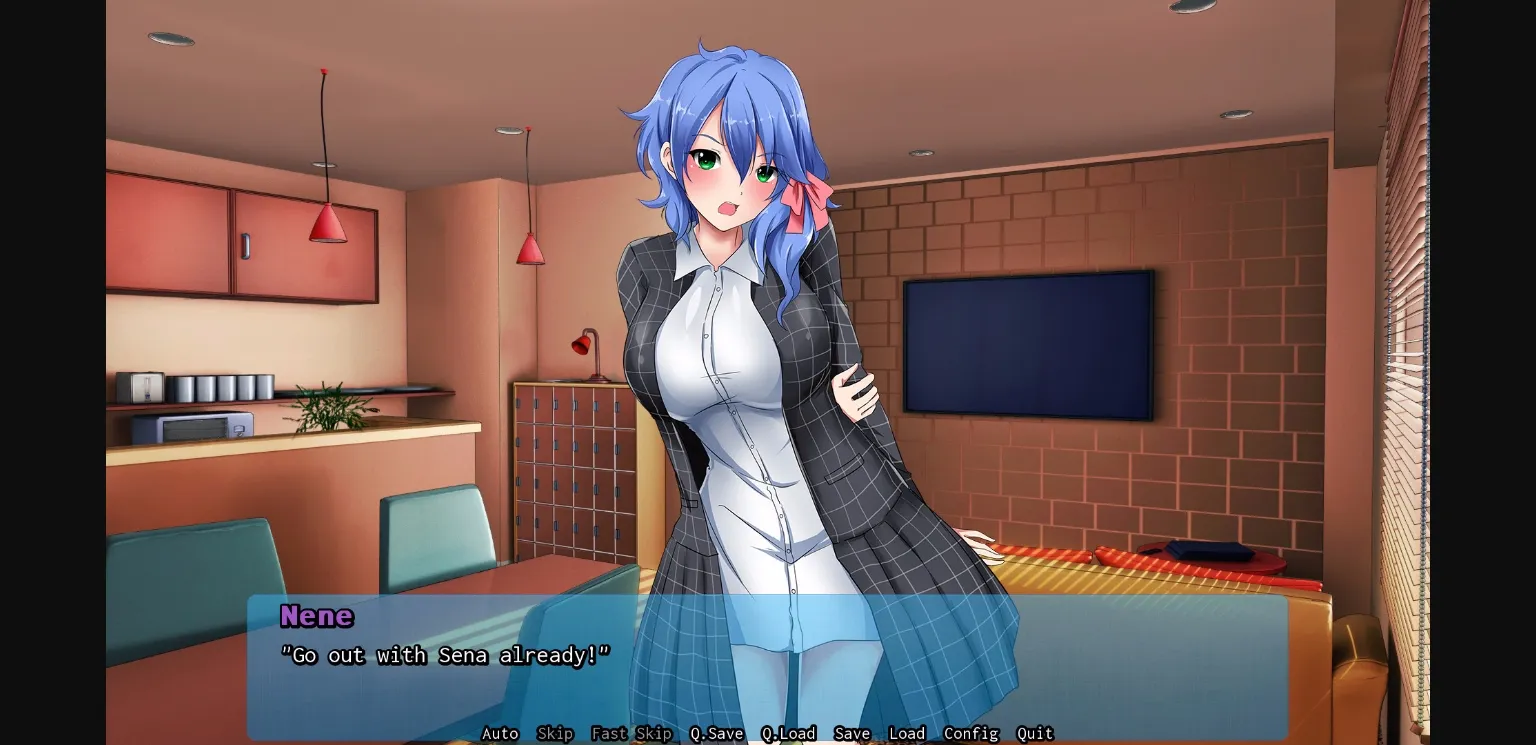Viewport: 1536px width, 745px height.
Task: Quit the visual novel
Action: 1035,733
